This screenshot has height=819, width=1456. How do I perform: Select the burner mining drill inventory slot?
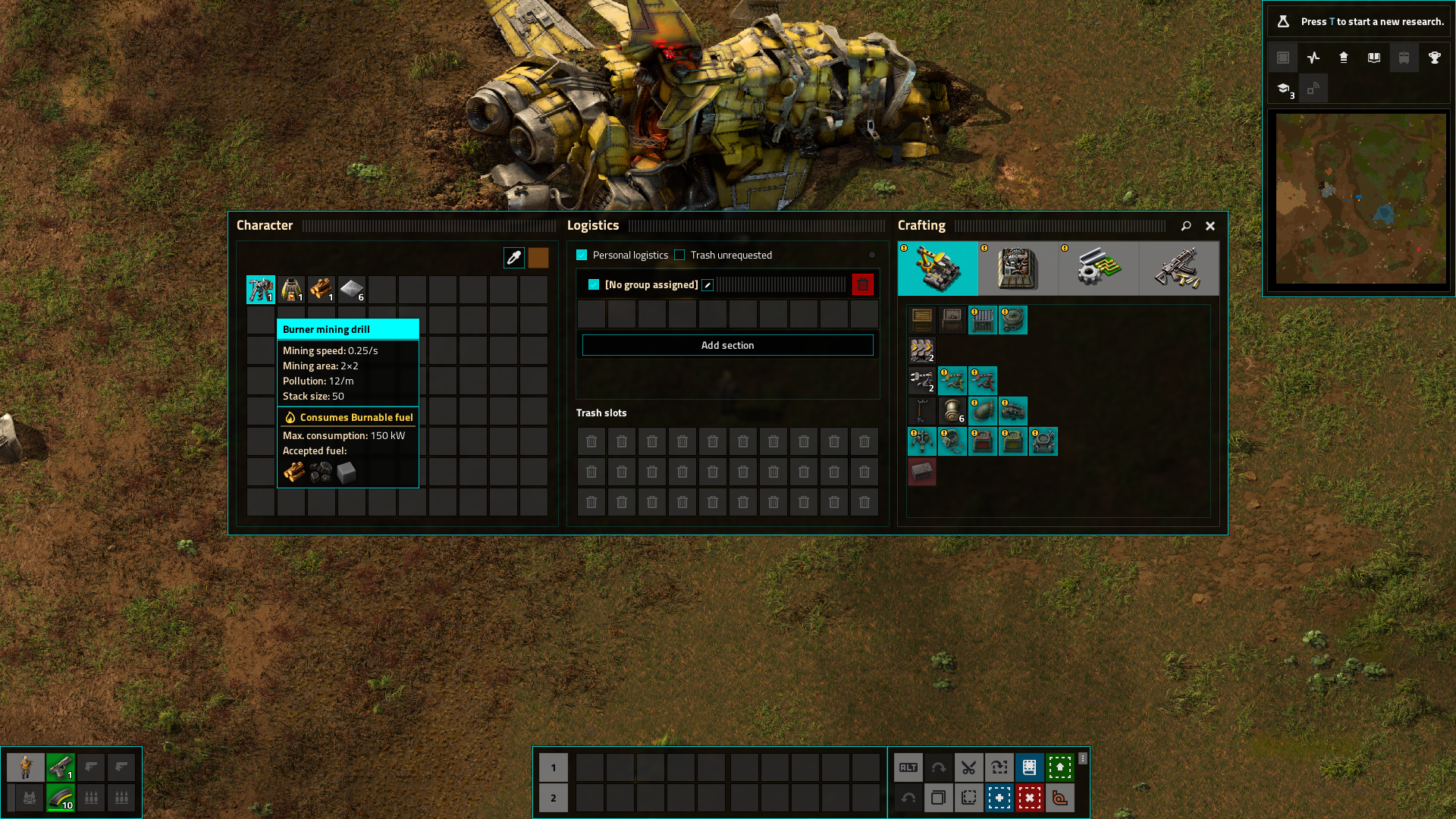point(261,290)
